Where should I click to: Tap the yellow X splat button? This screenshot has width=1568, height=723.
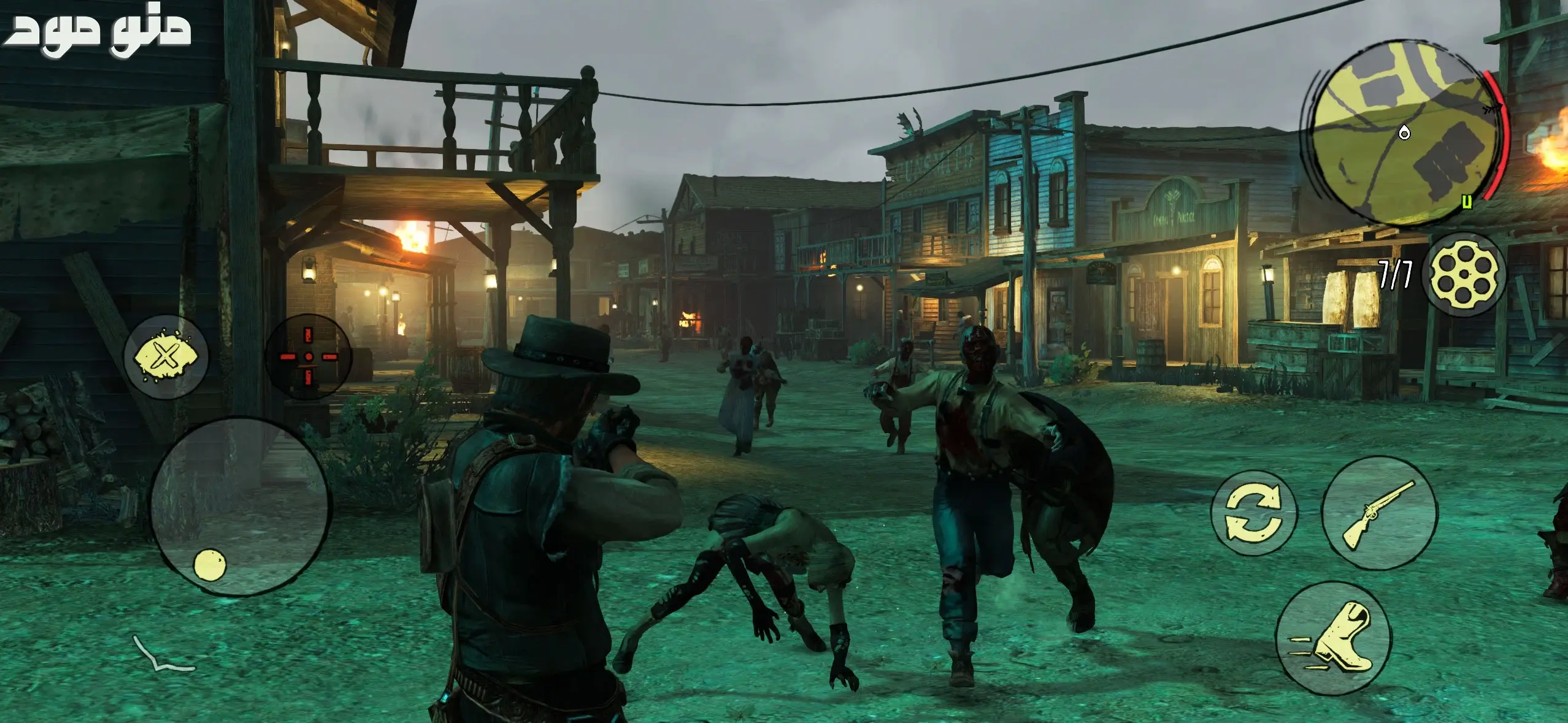pos(166,356)
